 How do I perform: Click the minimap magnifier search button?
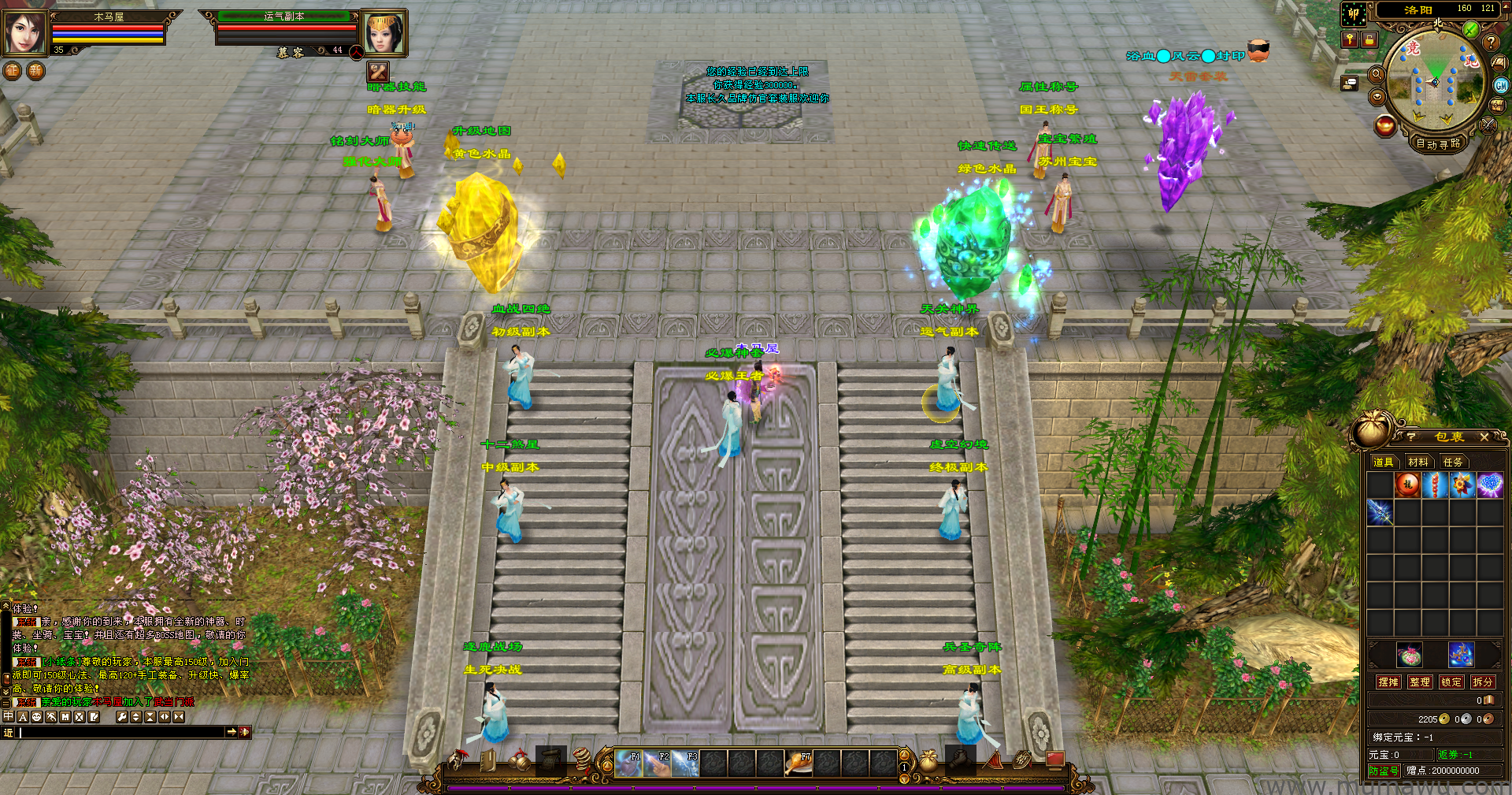pos(1377,75)
